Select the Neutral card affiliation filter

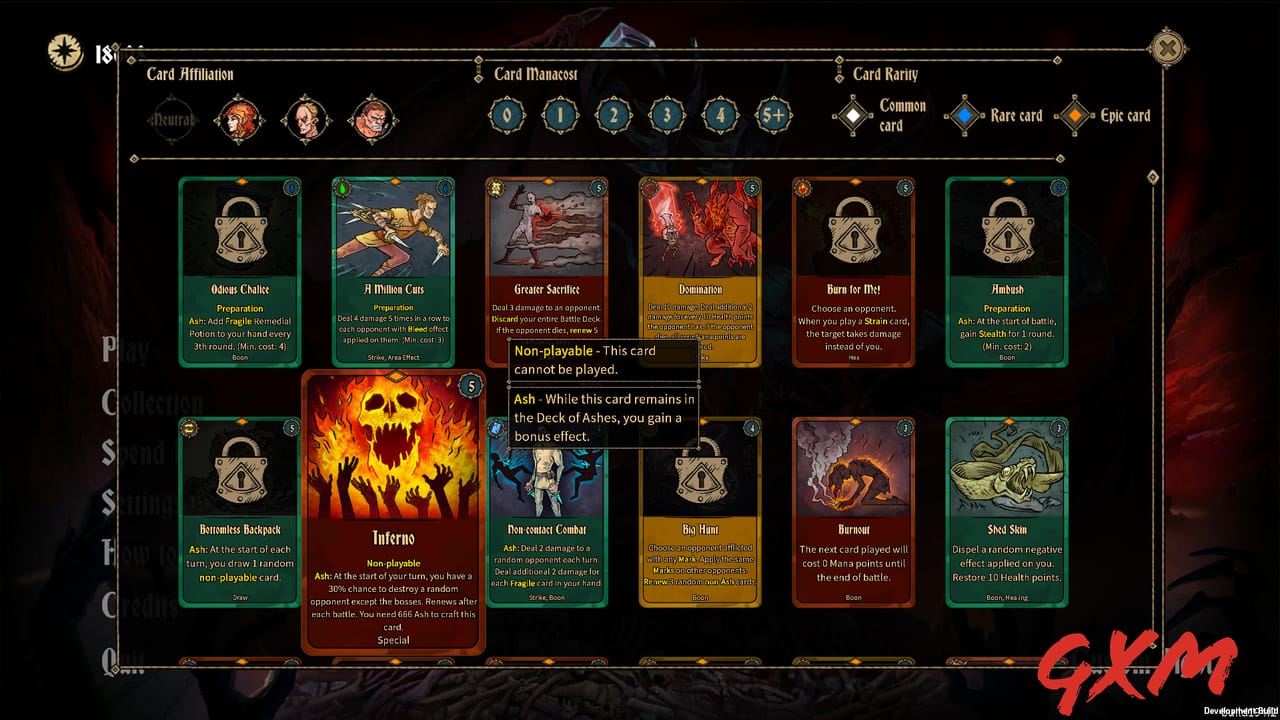[172, 118]
